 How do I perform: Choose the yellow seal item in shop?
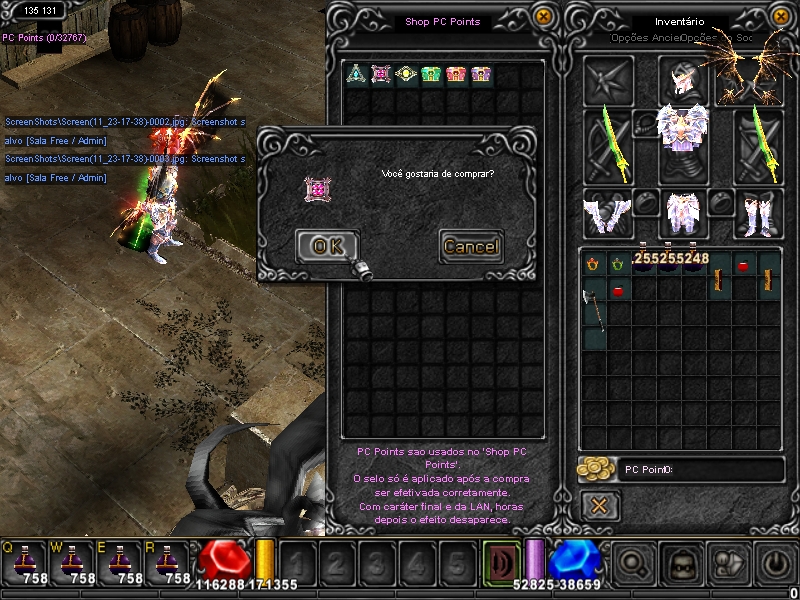point(405,74)
